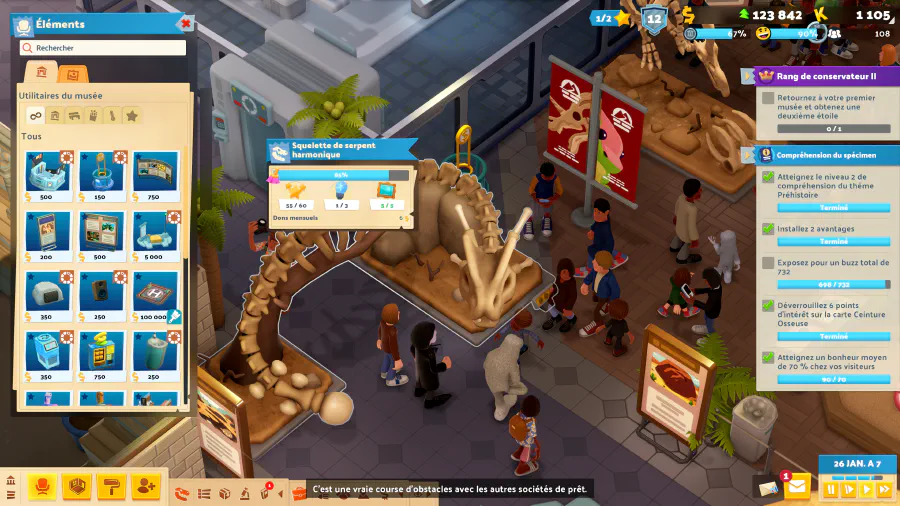Select the Tous infinity filter
Image resolution: width=900 pixels, height=506 pixels.
coord(35,116)
